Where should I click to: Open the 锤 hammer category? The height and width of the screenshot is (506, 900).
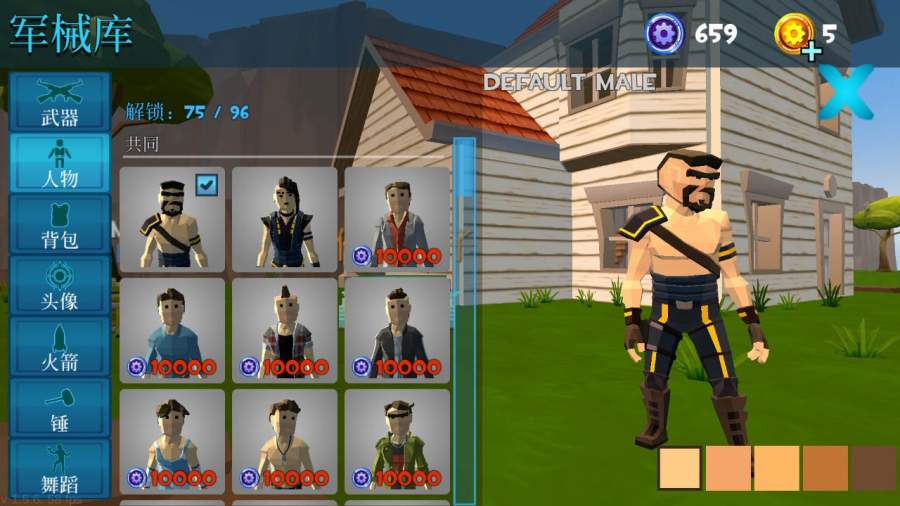click(59, 407)
